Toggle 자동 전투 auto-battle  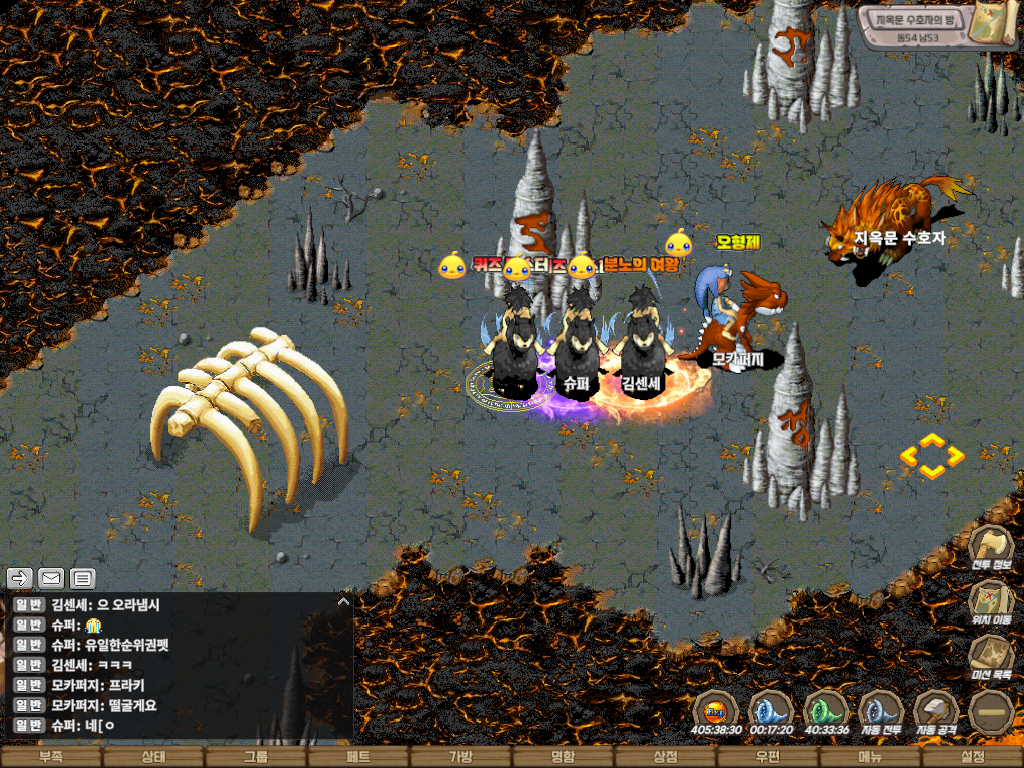[881, 711]
